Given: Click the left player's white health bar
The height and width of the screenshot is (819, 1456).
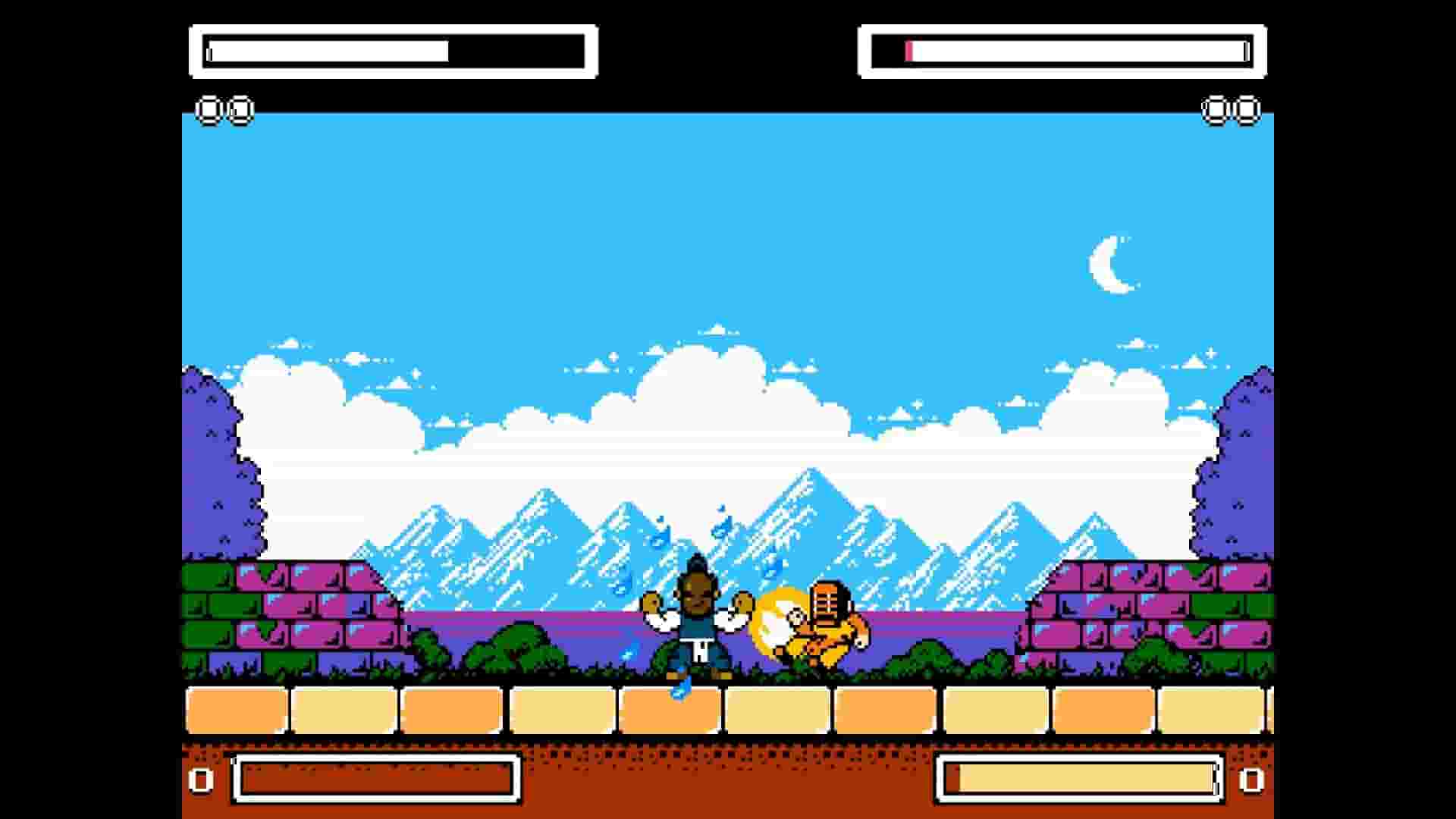Looking at the screenshot, I should coord(326,52).
